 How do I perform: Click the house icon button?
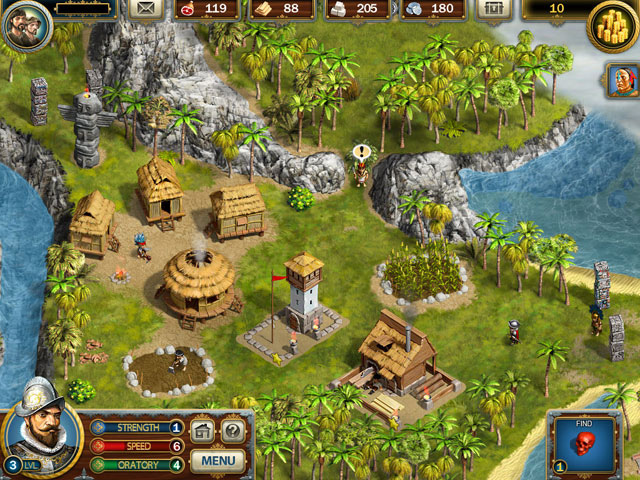203,432
